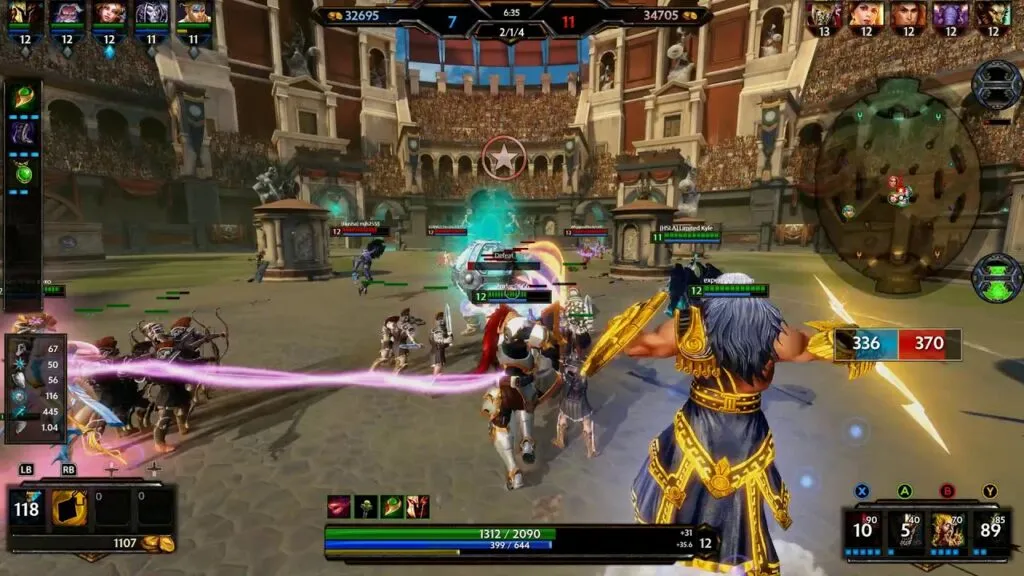This screenshot has width=1024, height=576.
Task: Choose the level 13 enemy portrait
Action: pos(824,14)
